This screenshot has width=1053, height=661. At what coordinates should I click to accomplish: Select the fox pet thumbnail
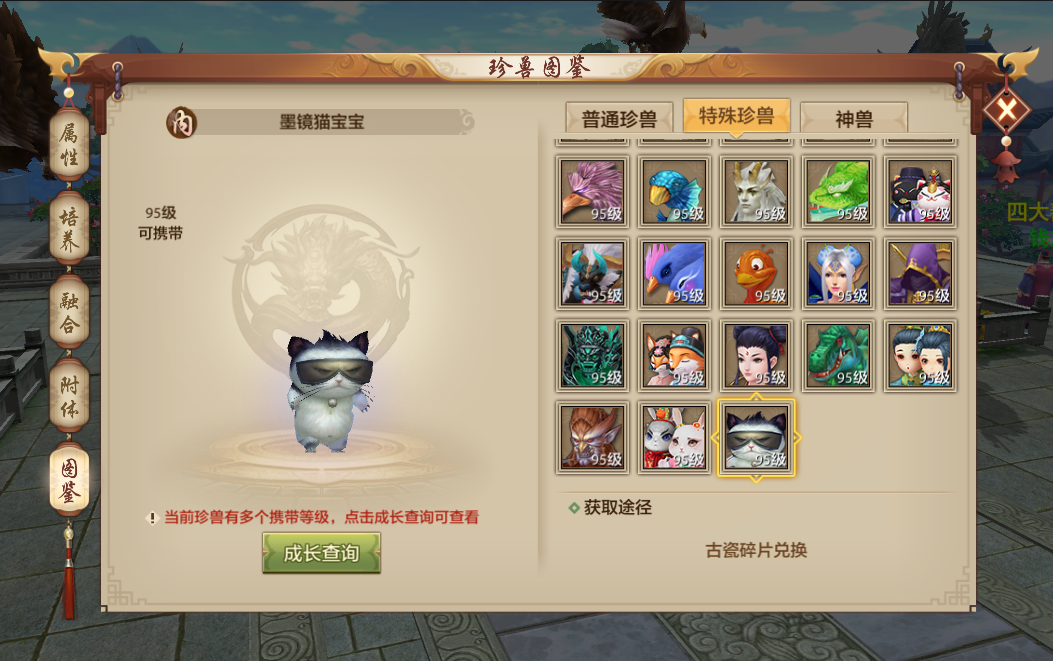pyautogui.click(x=675, y=355)
